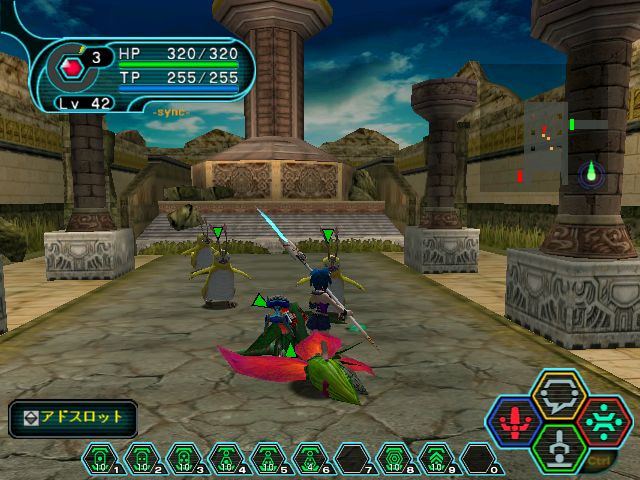Use the item in hotbar slot 6
Viewport: 640px width, 480px height.
pos(309,458)
